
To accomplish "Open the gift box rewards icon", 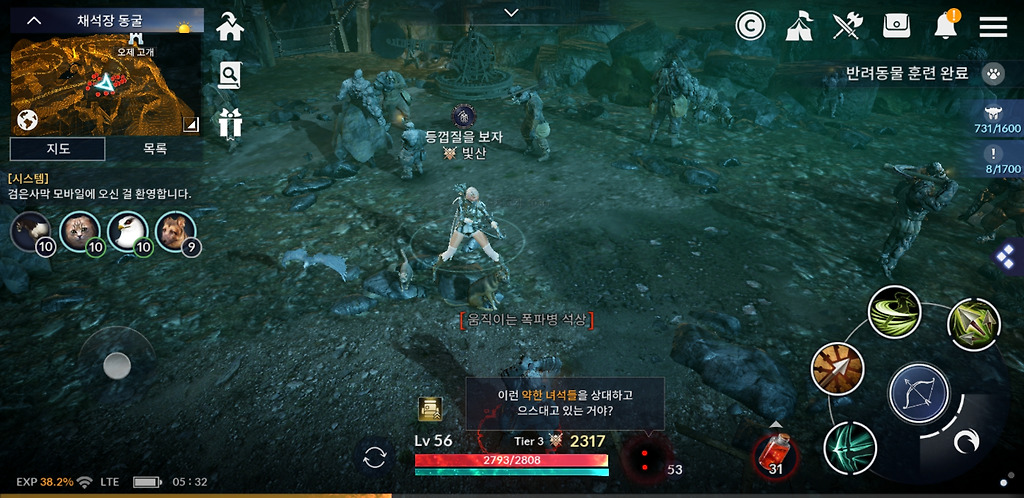I will [x=230, y=122].
